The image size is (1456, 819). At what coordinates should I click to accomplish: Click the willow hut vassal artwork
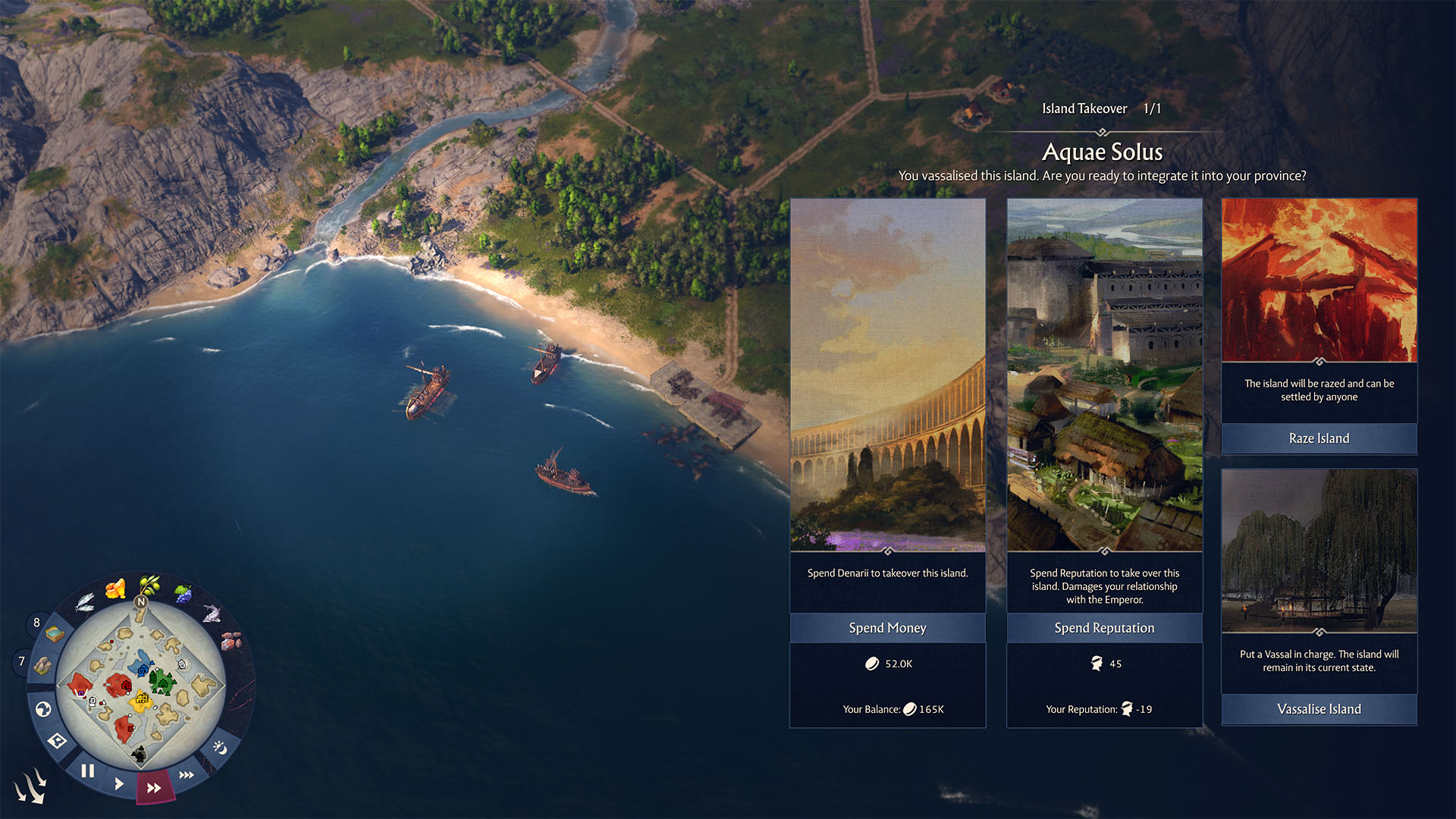click(x=1319, y=551)
